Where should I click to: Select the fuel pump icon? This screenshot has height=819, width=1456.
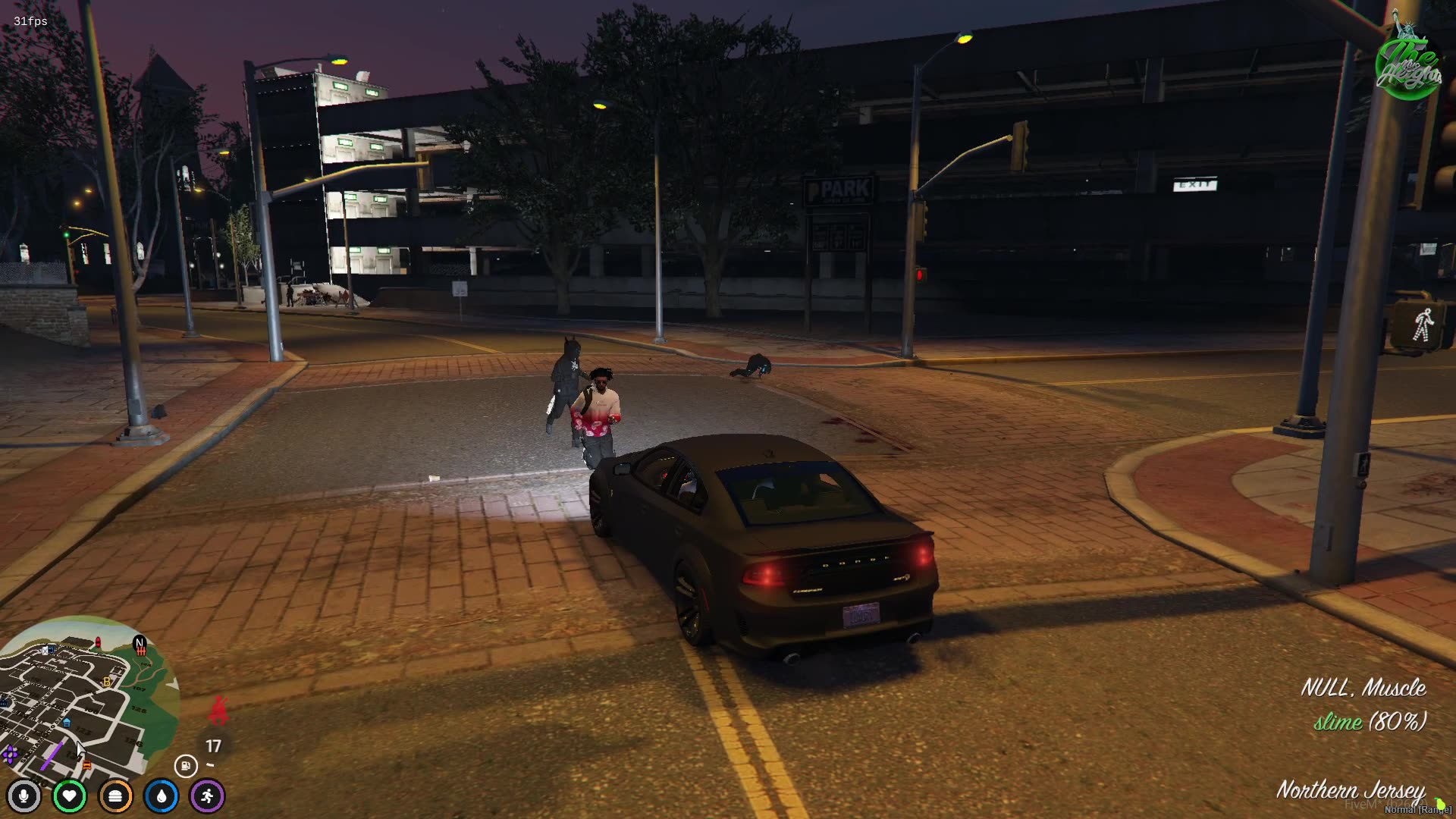coord(186,766)
